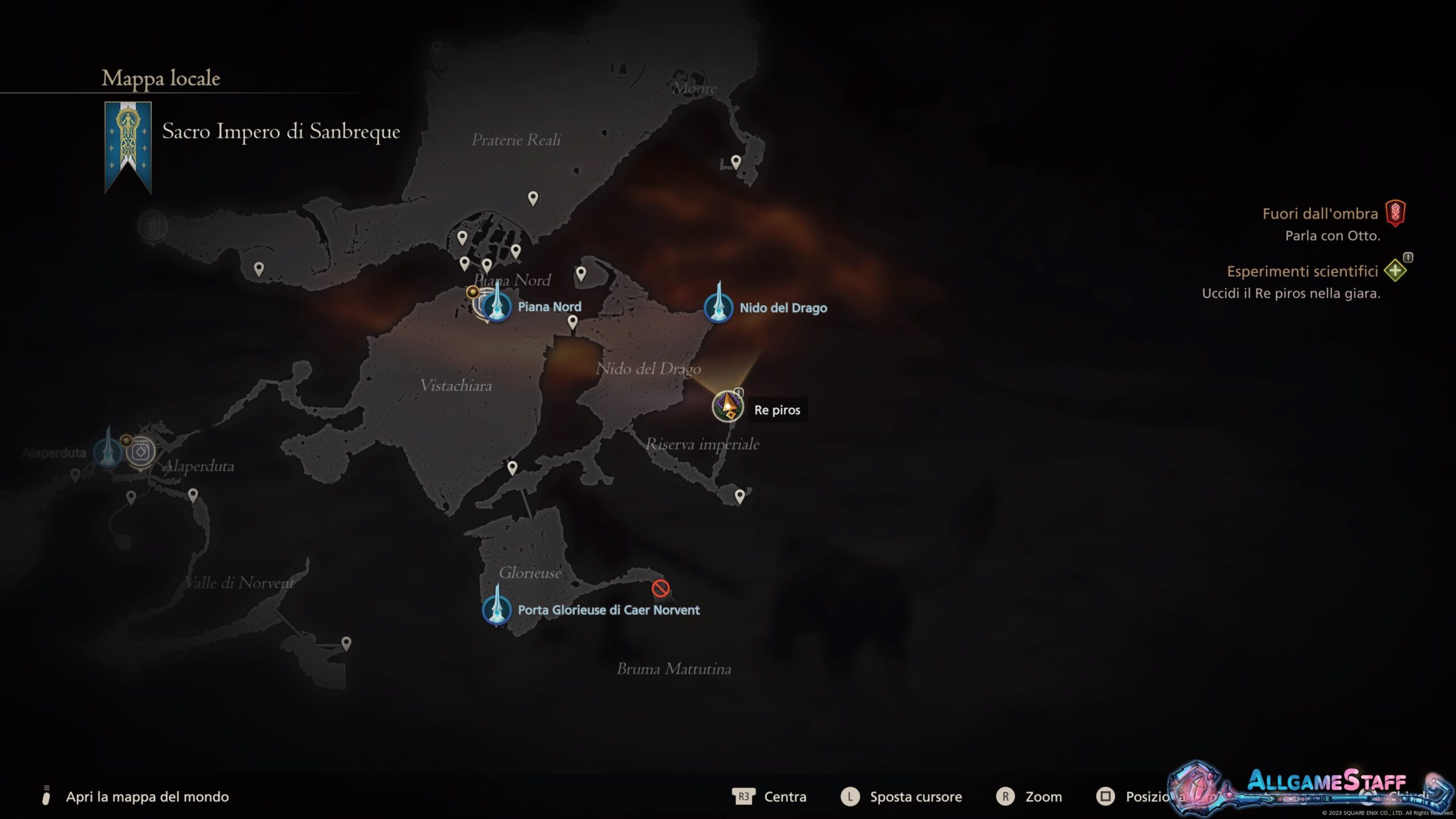The width and height of the screenshot is (1456, 819).
Task: Select the Re piros hunt marker
Action: (x=727, y=407)
